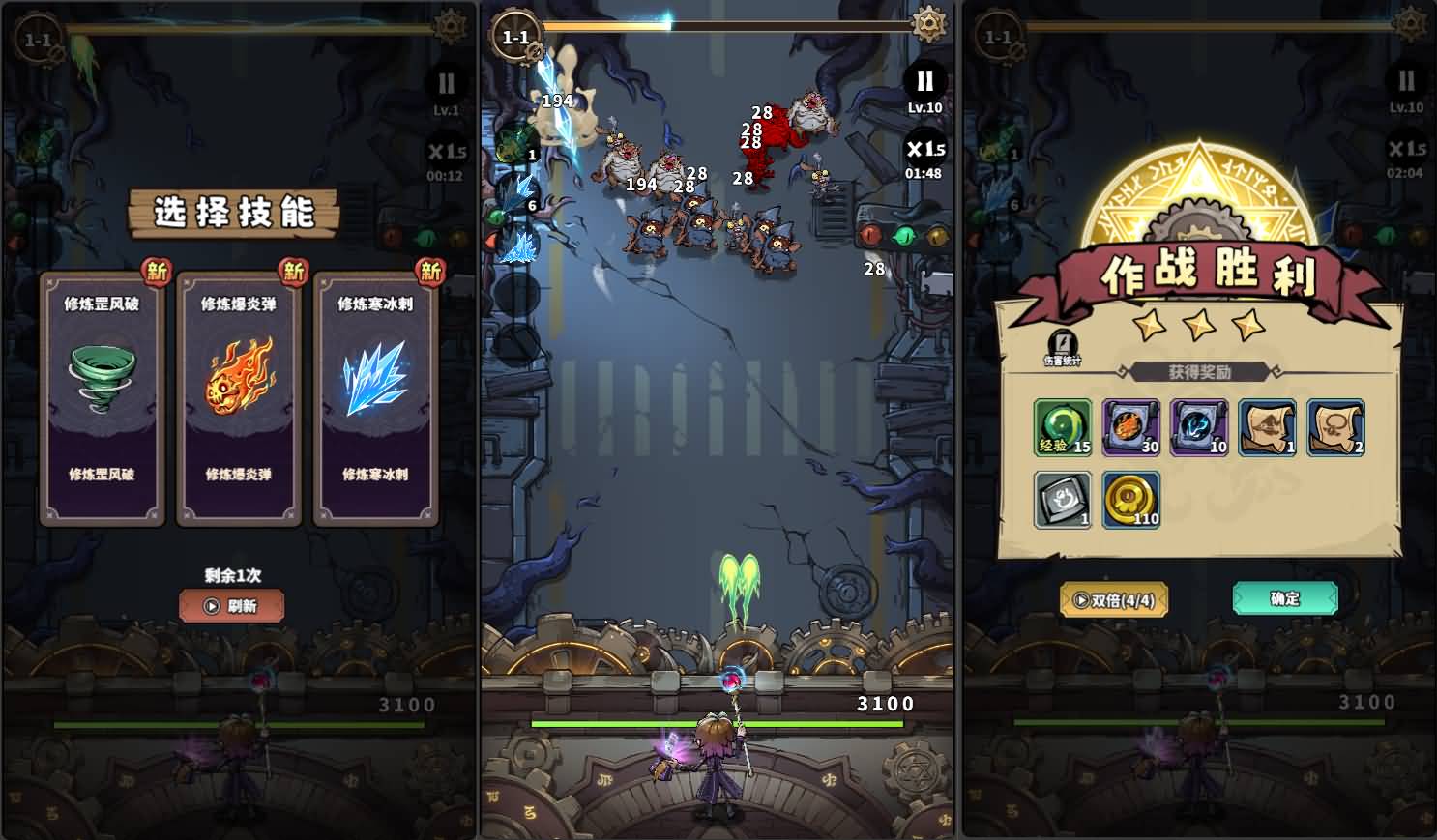The image size is (1437, 840).
Task: Toggle the X1.5 speed in the battle screen
Action: coord(924,150)
